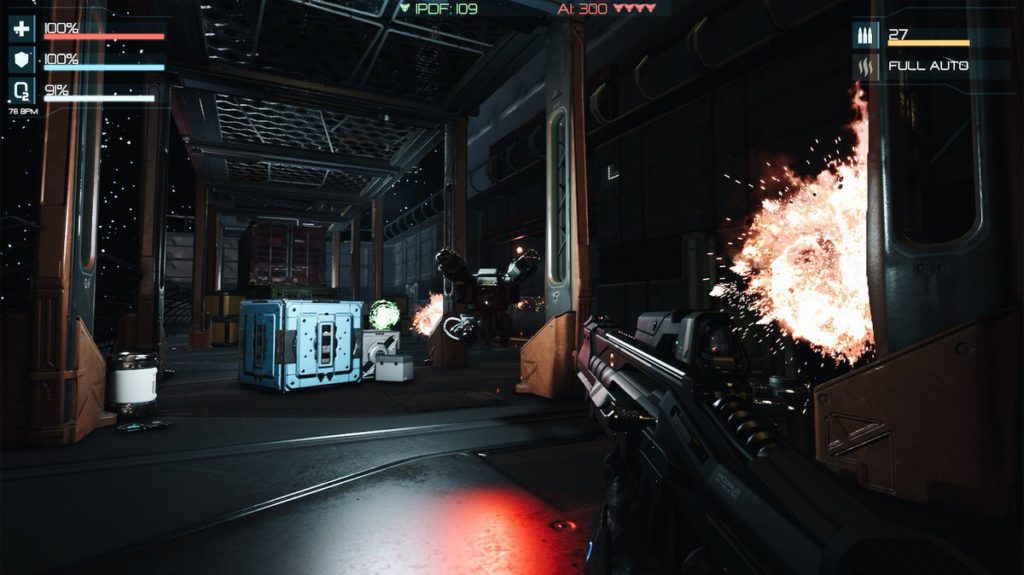Select the ammo bullets icon
Screen dimensions: 1024x575
(x=865, y=36)
